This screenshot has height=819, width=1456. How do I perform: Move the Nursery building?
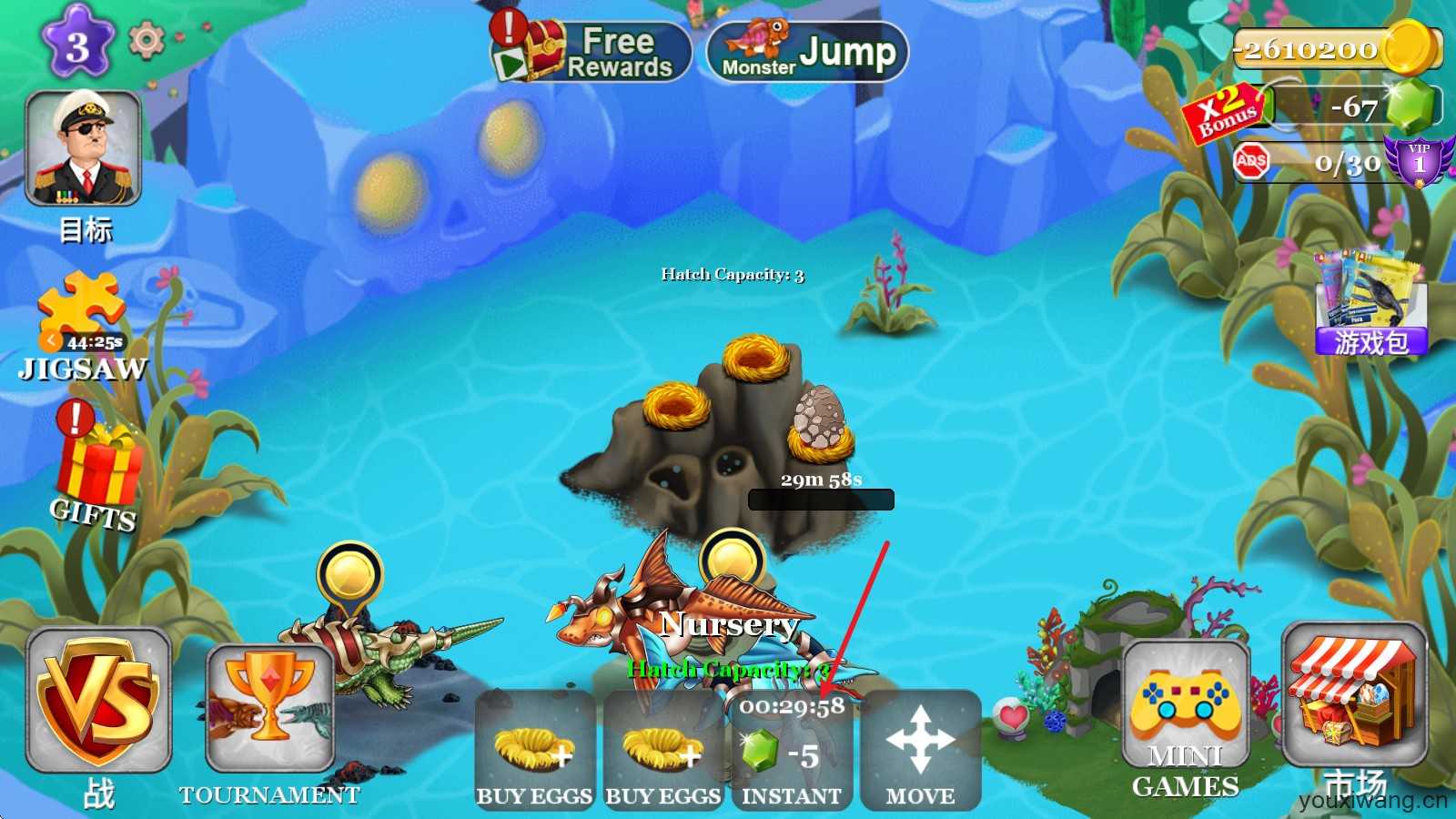click(920, 751)
